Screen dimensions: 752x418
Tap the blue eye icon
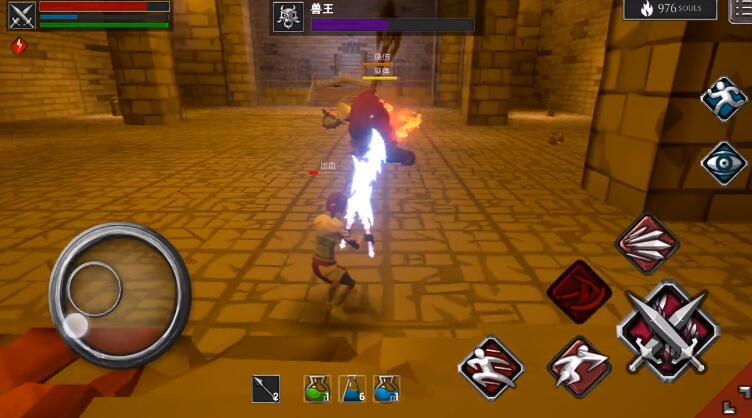[724, 163]
